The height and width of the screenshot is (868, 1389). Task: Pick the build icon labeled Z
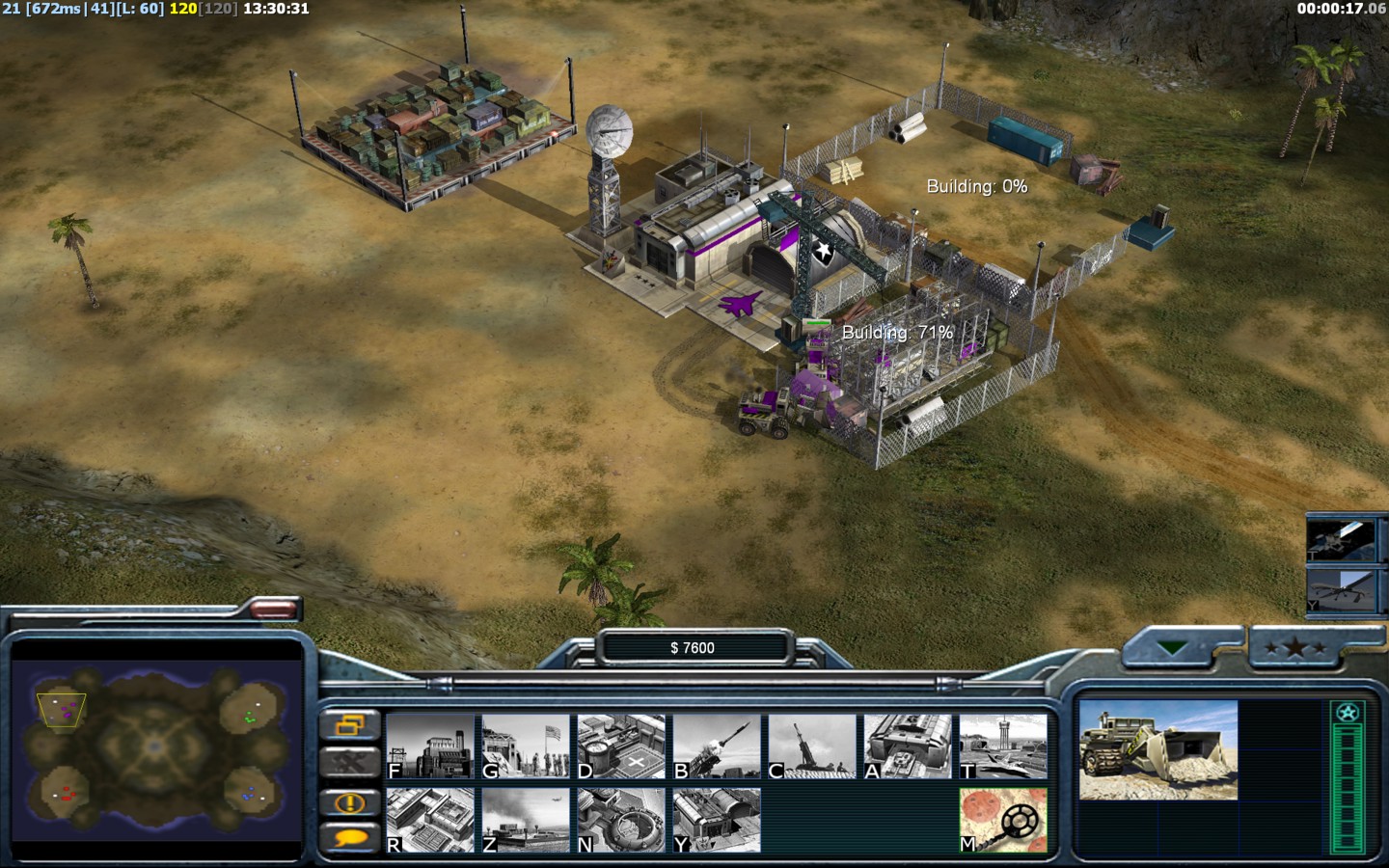pos(526,821)
